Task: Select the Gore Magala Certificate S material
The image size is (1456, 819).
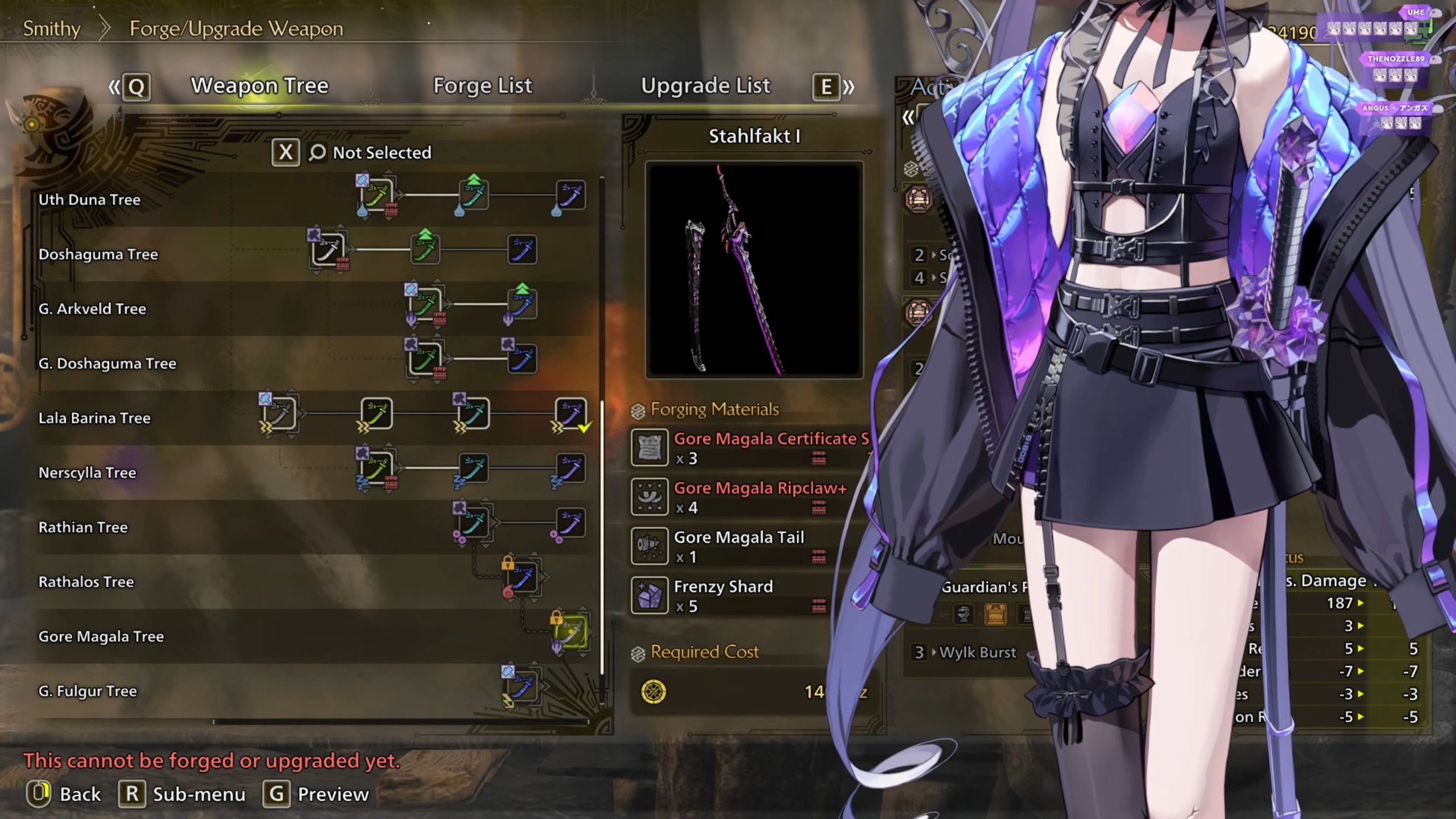Action: (x=751, y=448)
